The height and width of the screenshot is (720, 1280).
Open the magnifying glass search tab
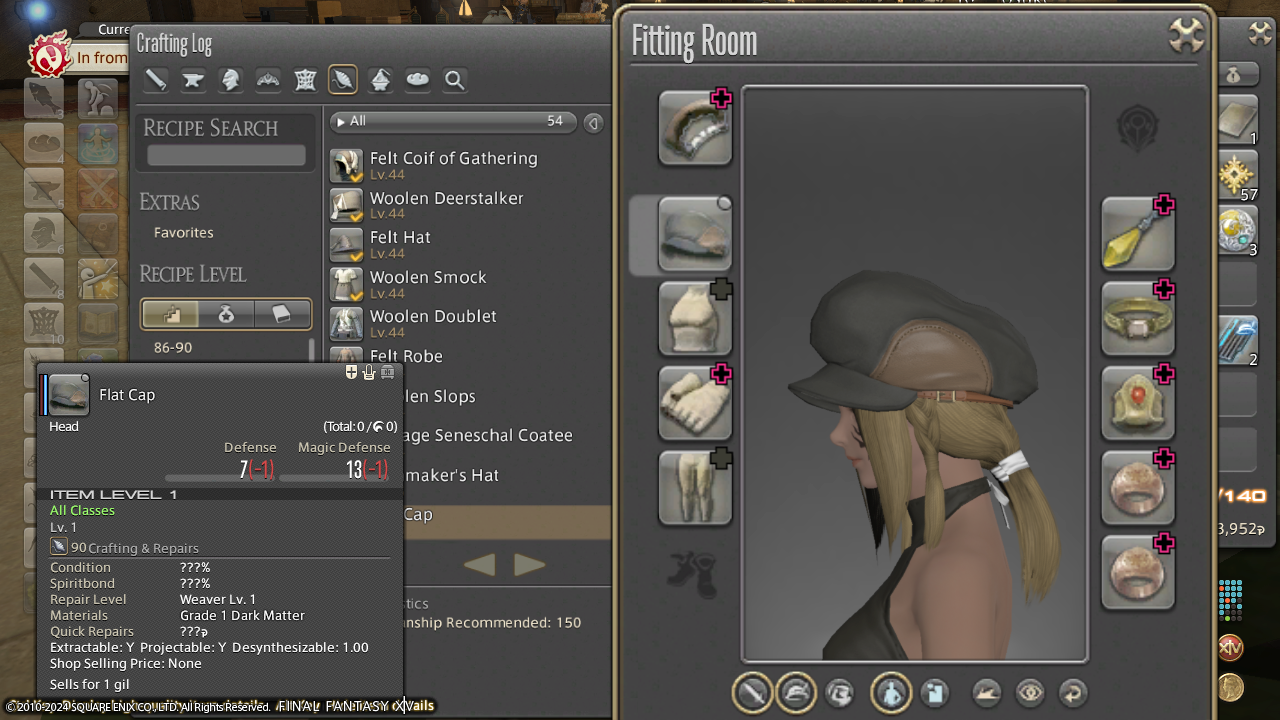click(455, 80)
